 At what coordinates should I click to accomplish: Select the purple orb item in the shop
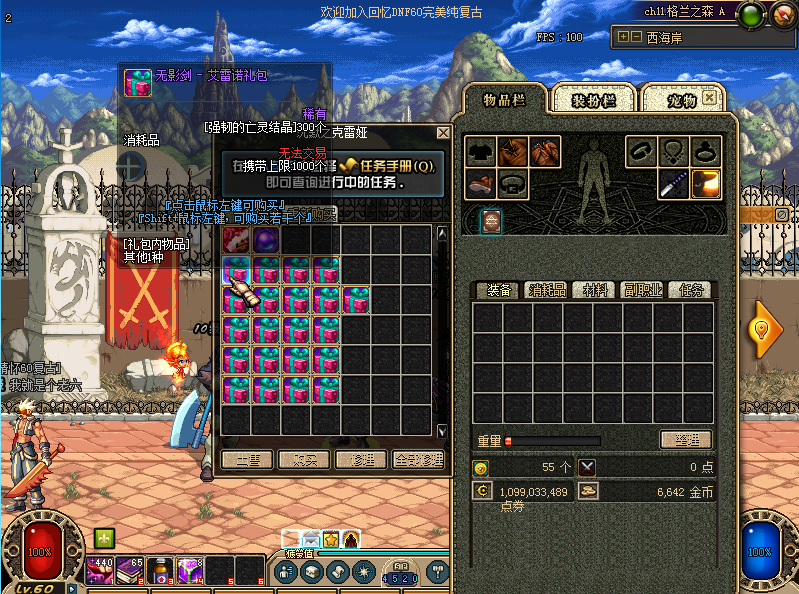(x=266, y=240)
